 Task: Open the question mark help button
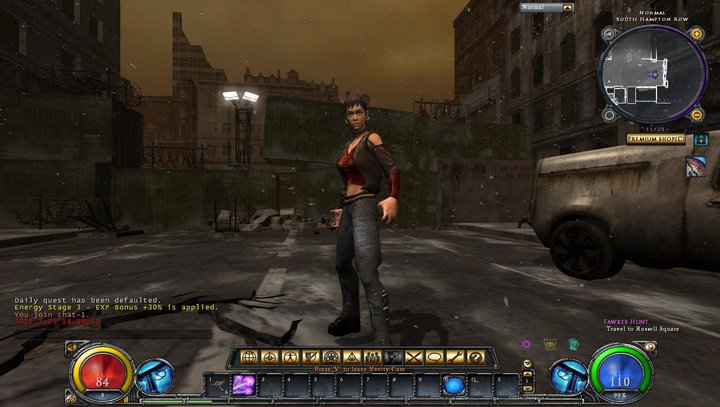(477, 357)
